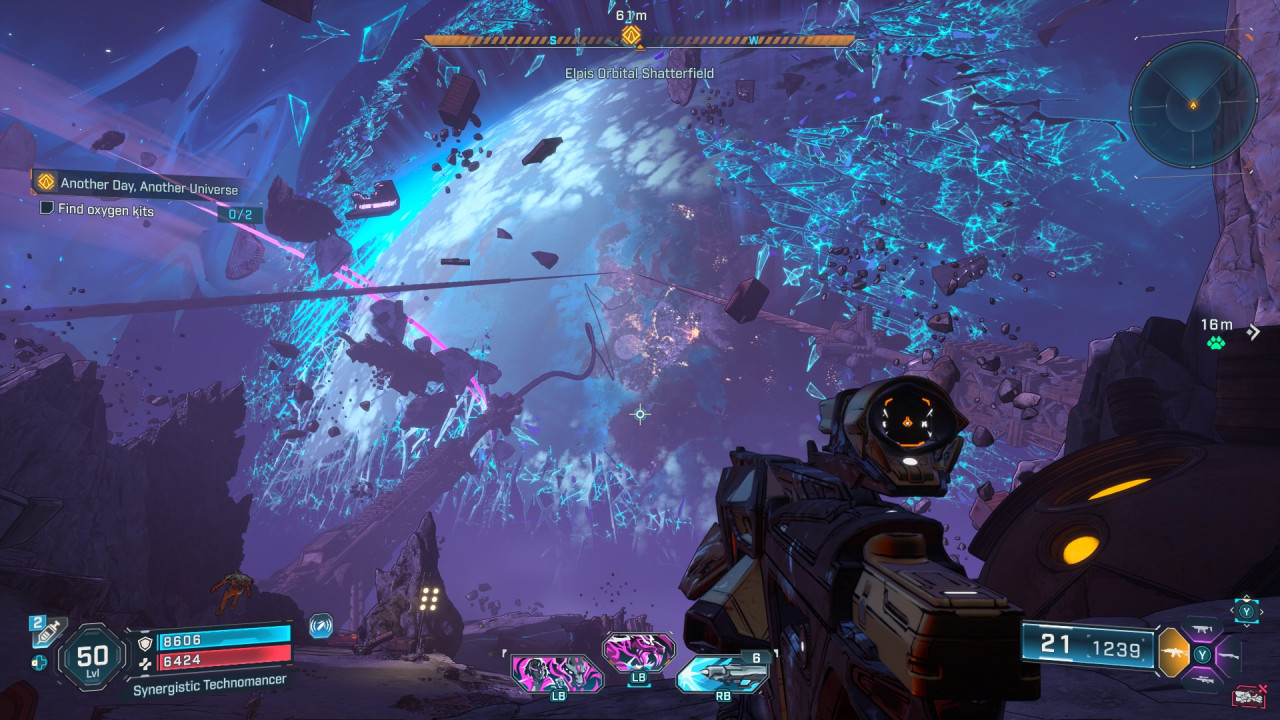Screen dimensions: 1280x720
Task: Click the health cross icon below the syringe
Action: point(40,662)
